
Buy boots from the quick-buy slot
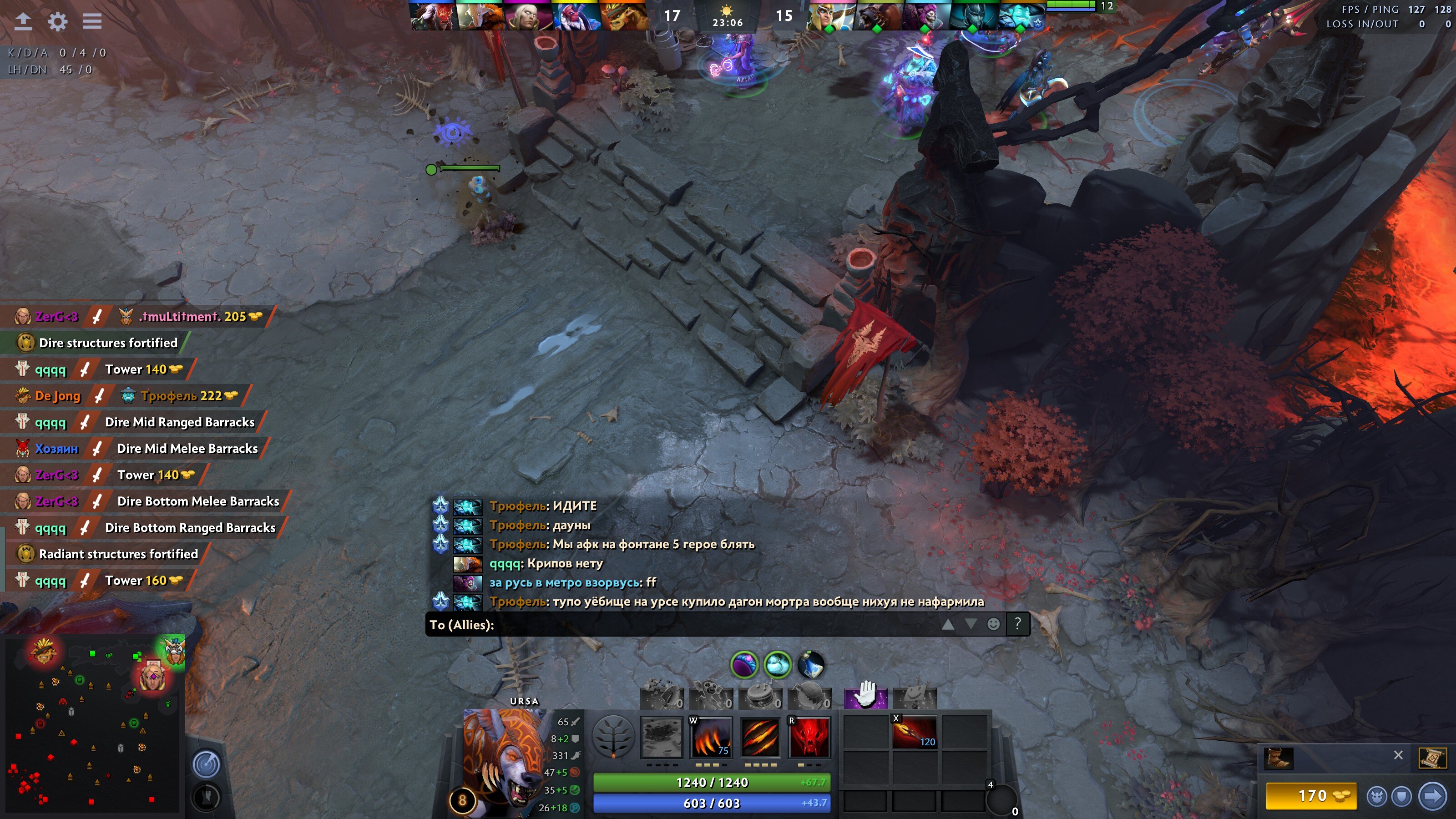click(1279, 758)
